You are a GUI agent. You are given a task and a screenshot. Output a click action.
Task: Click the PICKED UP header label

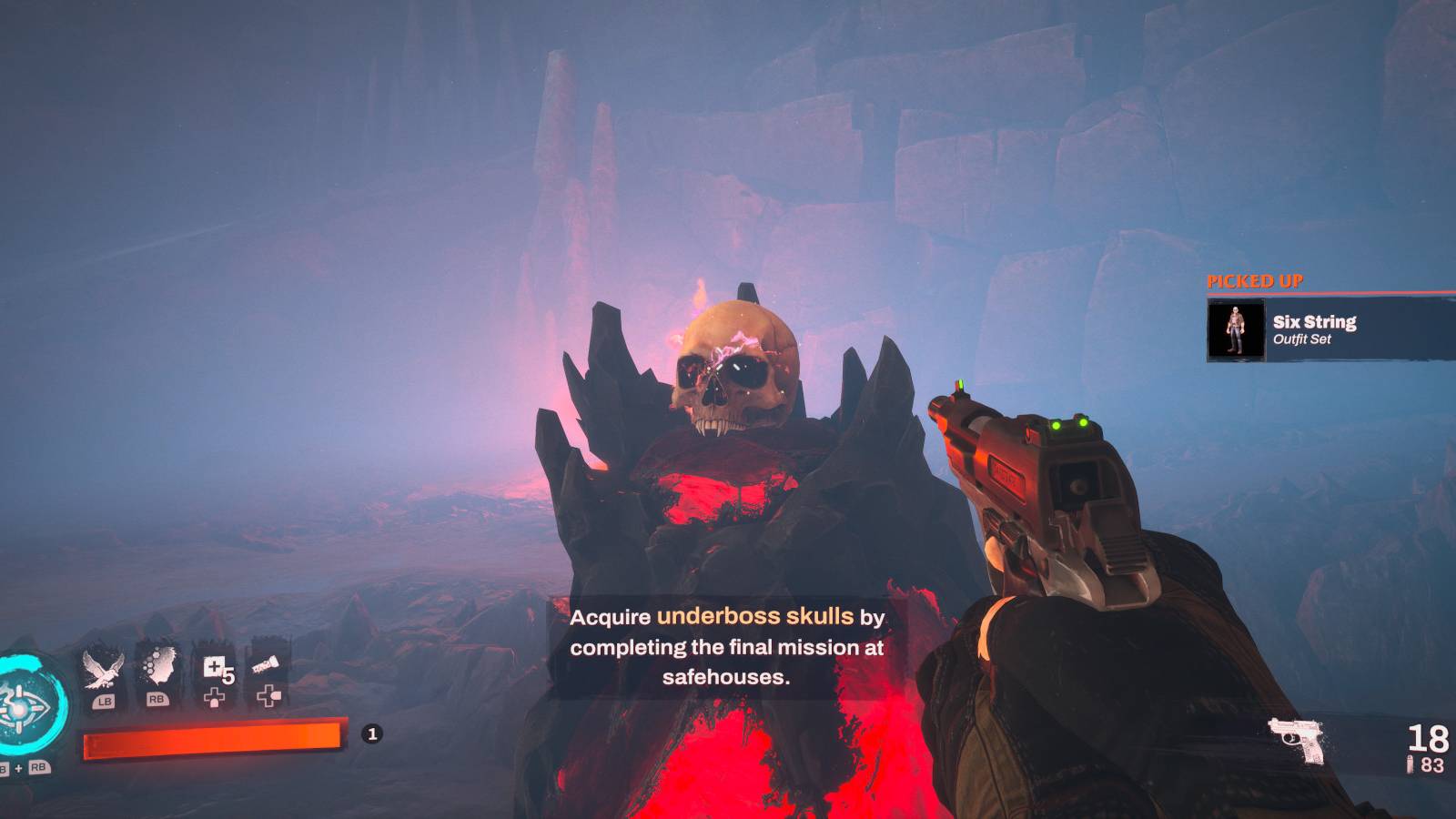click(1257, 281)
